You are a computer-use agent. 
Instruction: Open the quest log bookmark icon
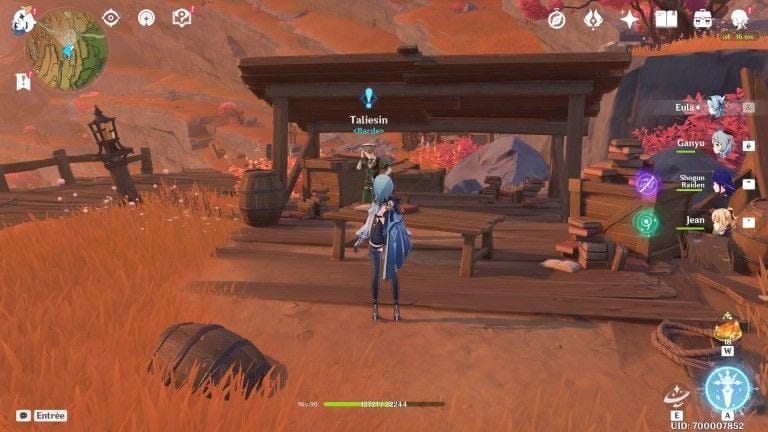coord(23,81)
